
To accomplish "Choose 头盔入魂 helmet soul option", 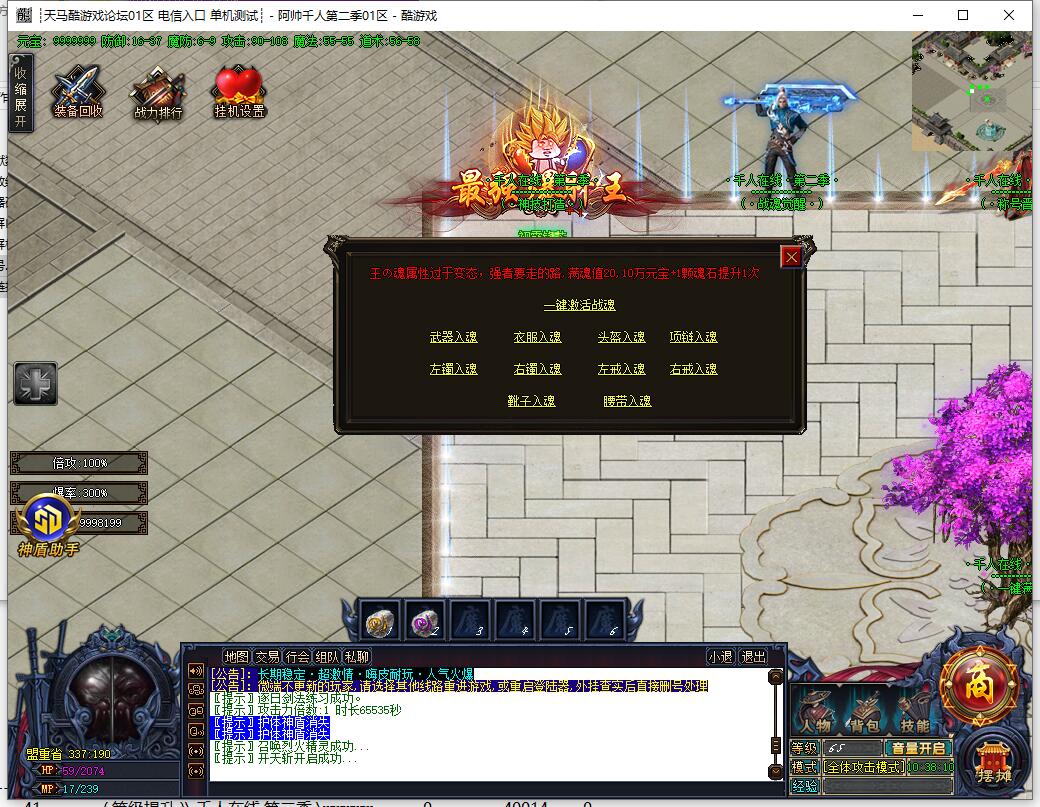I will click(621, 337).
